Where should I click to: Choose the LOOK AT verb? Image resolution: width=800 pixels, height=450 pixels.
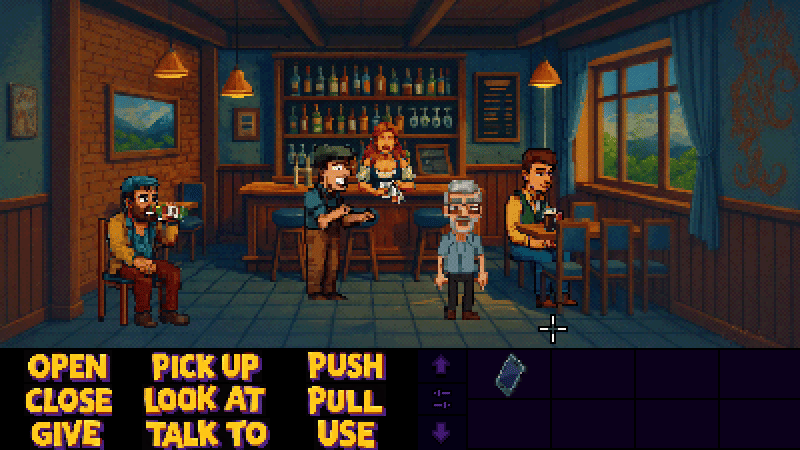click(x=204, y=400)
